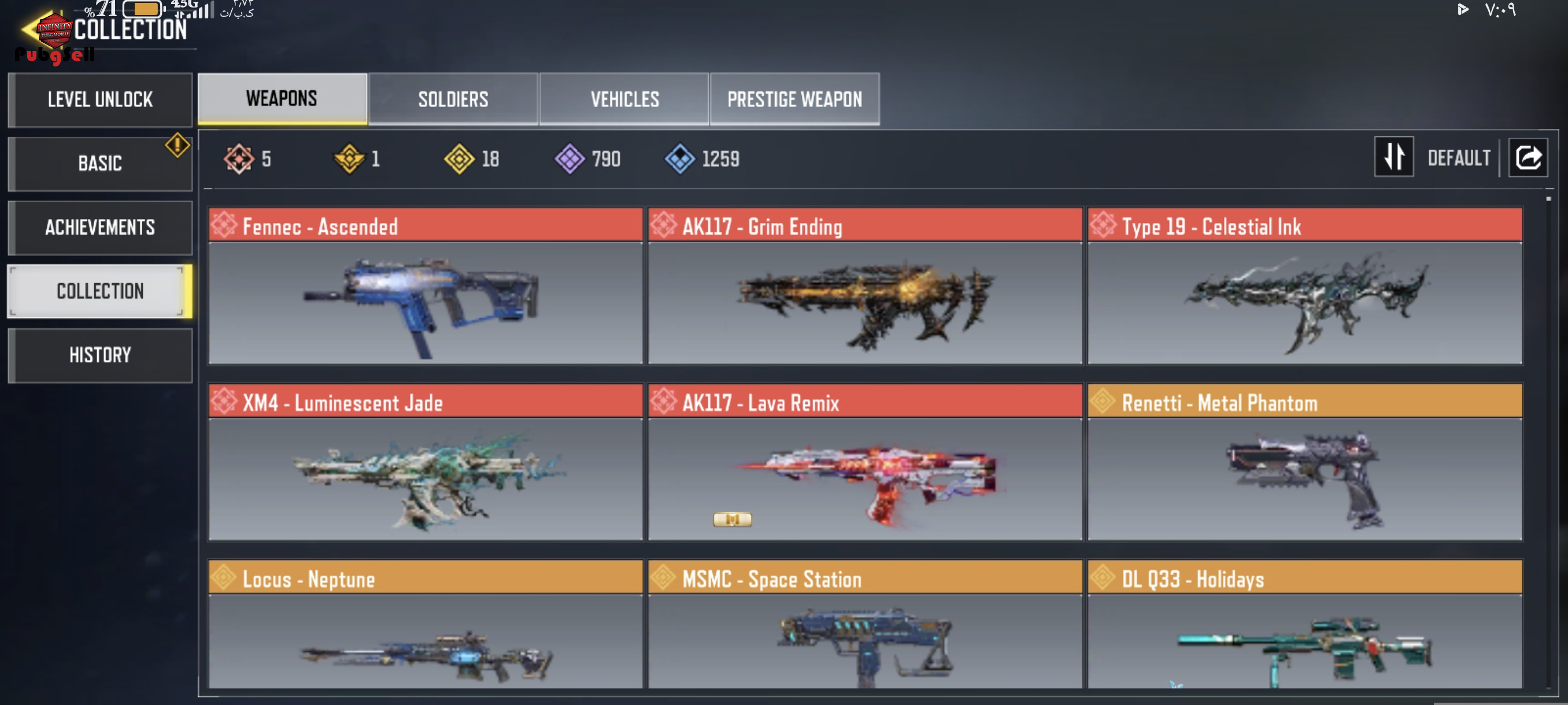Click the share arrow button
The height and width of the screenshot is (705, 1568).
(x=1528, y=158)
